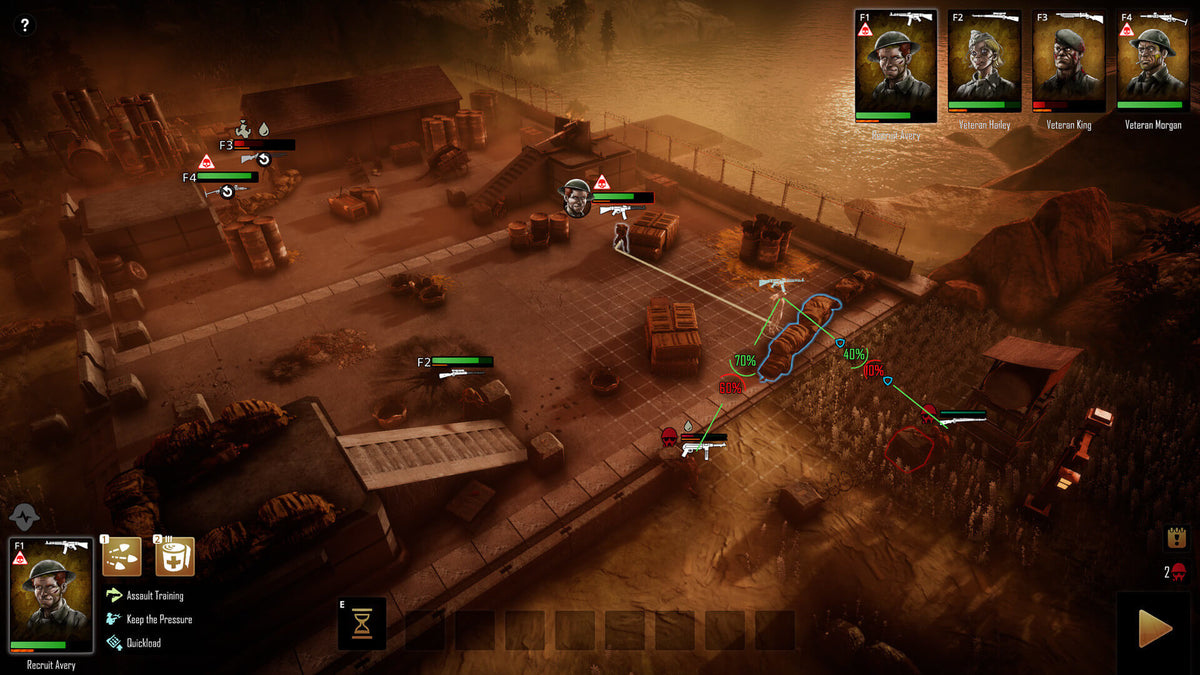
Task: Toggle the gas mask icon above portrait
Action: [24, 517]
